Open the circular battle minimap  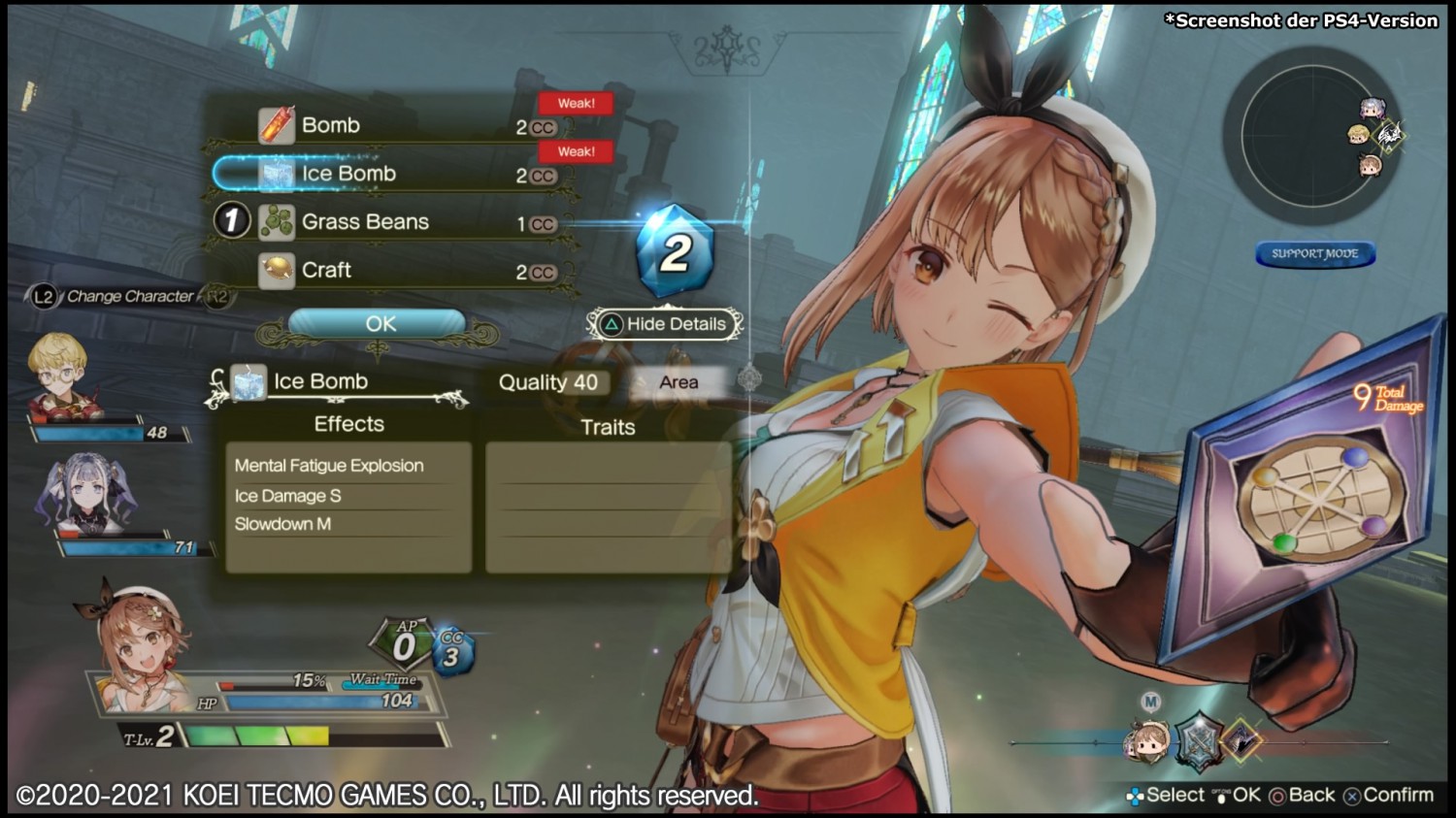pos(1310,136)
